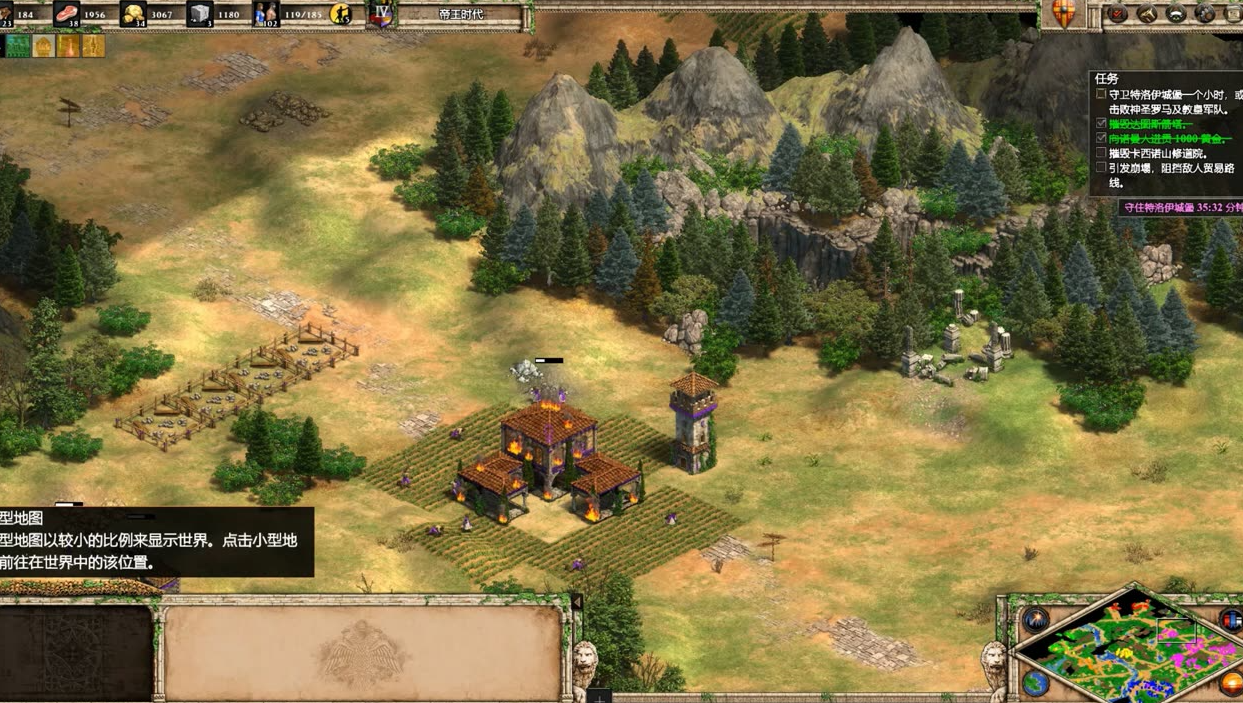Screen dimensions: 1243x703
Task: Select the objective about destroying the monastery
Action: click(1158, 153)
